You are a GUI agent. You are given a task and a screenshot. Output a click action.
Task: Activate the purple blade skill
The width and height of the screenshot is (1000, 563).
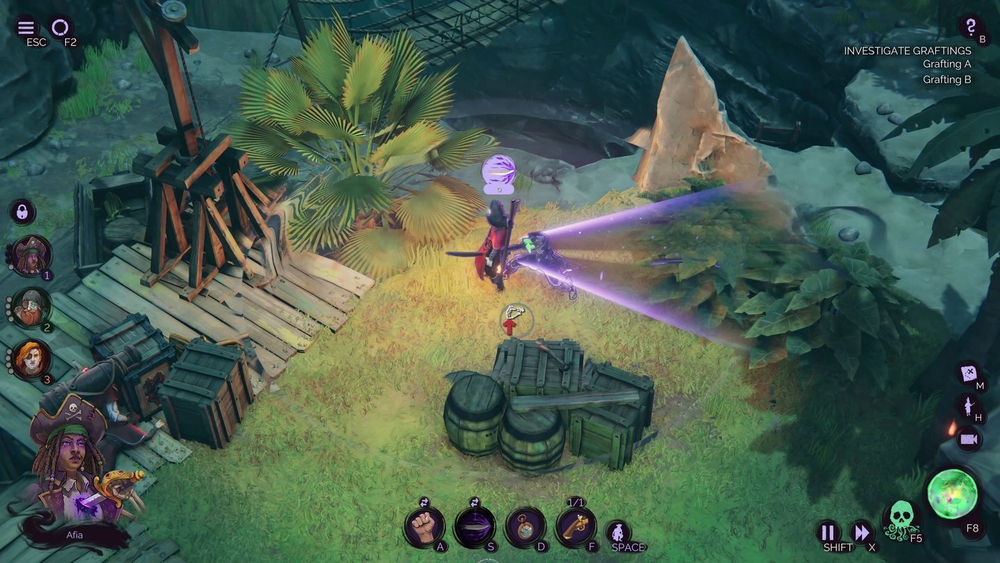click(x=474, y=526)
